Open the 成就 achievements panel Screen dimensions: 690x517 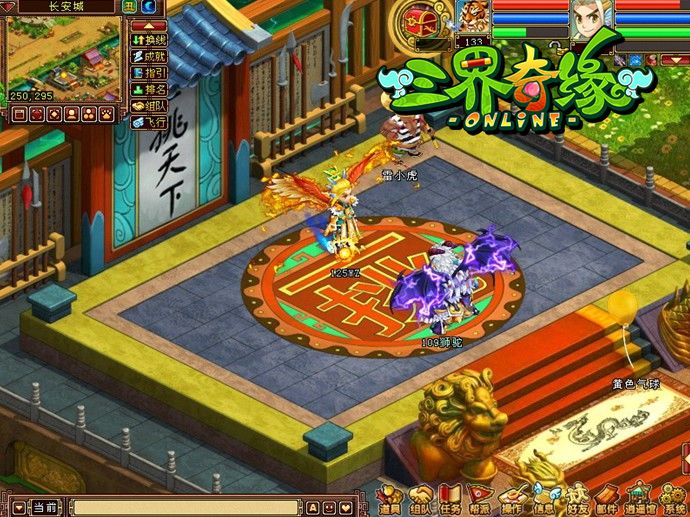coord(149,56)
